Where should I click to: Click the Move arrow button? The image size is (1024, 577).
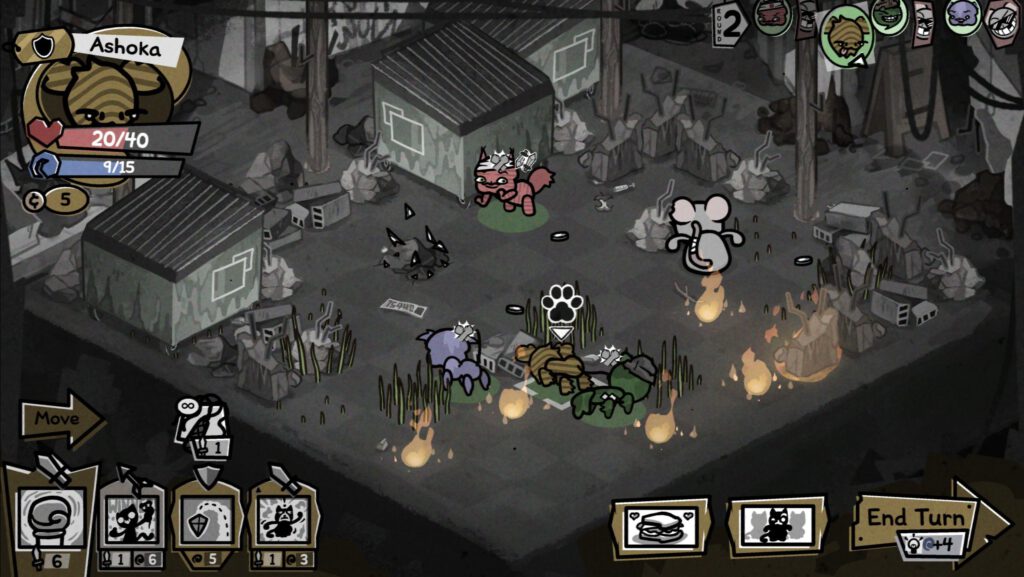coord(62,419)
